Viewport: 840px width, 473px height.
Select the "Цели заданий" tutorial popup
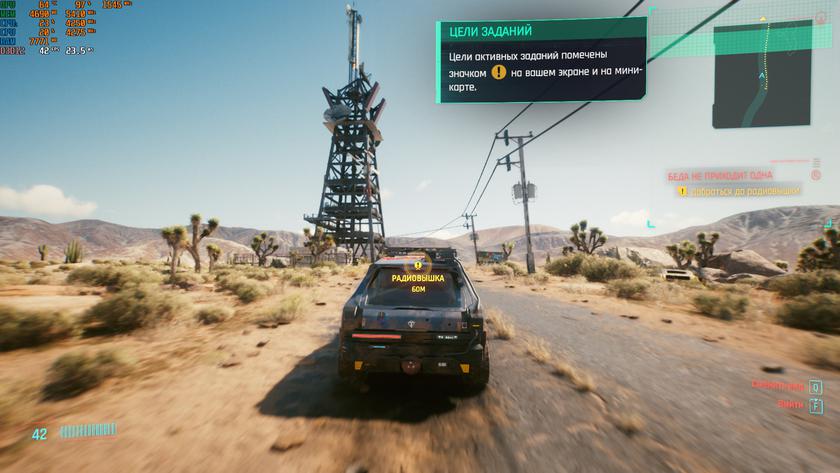click(540, 62)
